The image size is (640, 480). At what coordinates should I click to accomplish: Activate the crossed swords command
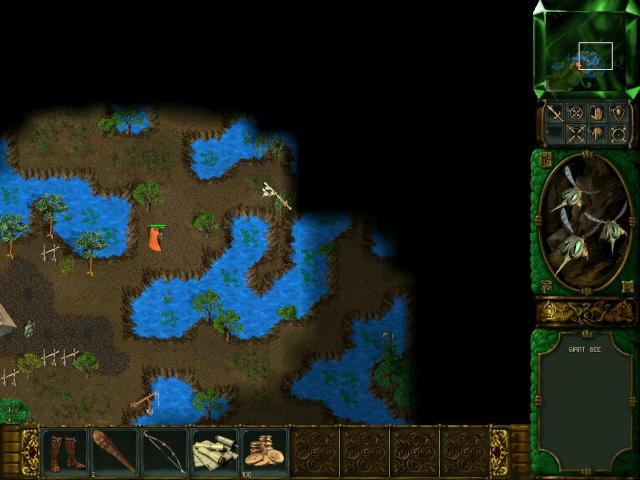click(575, 134)
